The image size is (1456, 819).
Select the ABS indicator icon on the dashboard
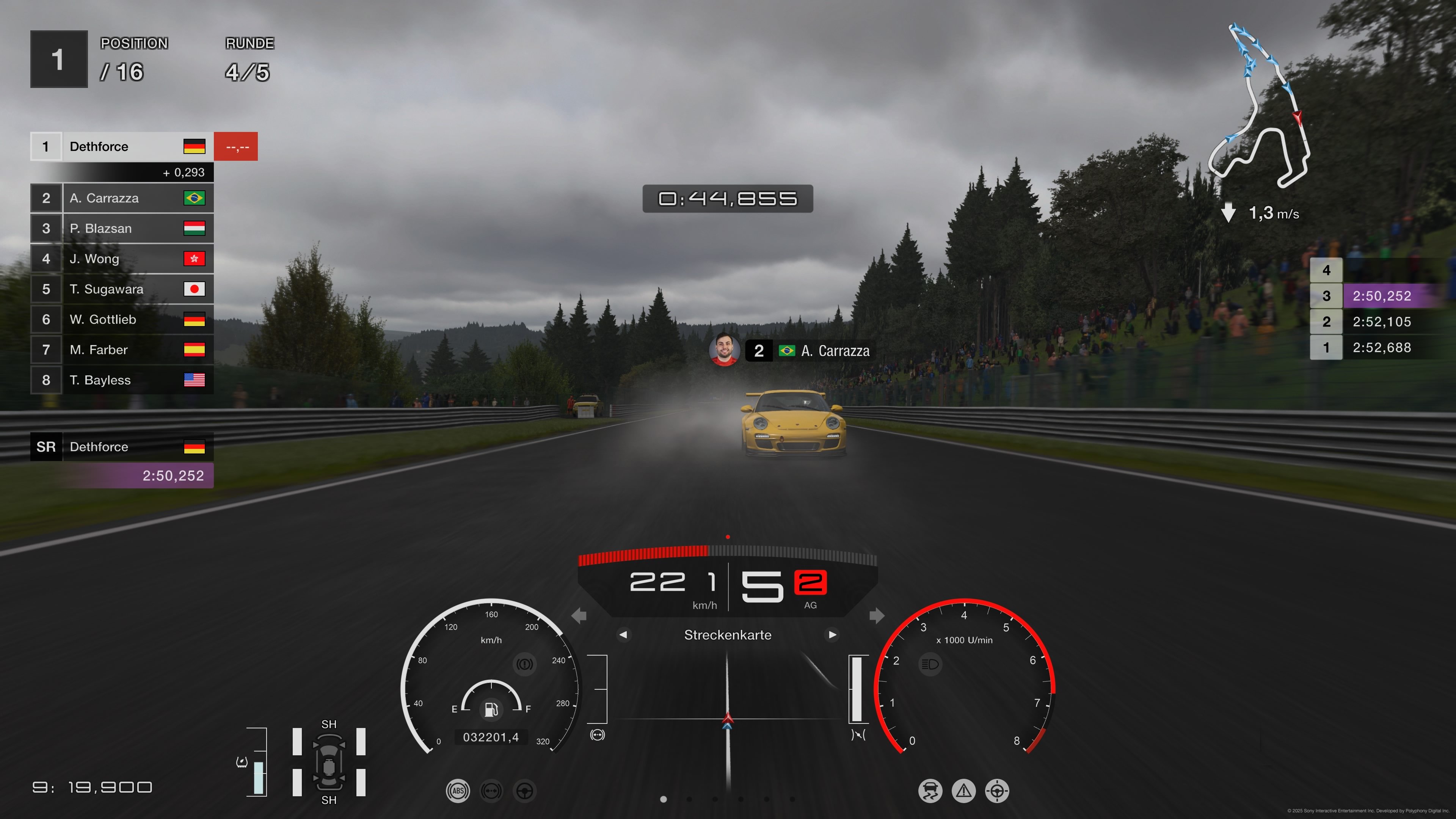[458, 791]
